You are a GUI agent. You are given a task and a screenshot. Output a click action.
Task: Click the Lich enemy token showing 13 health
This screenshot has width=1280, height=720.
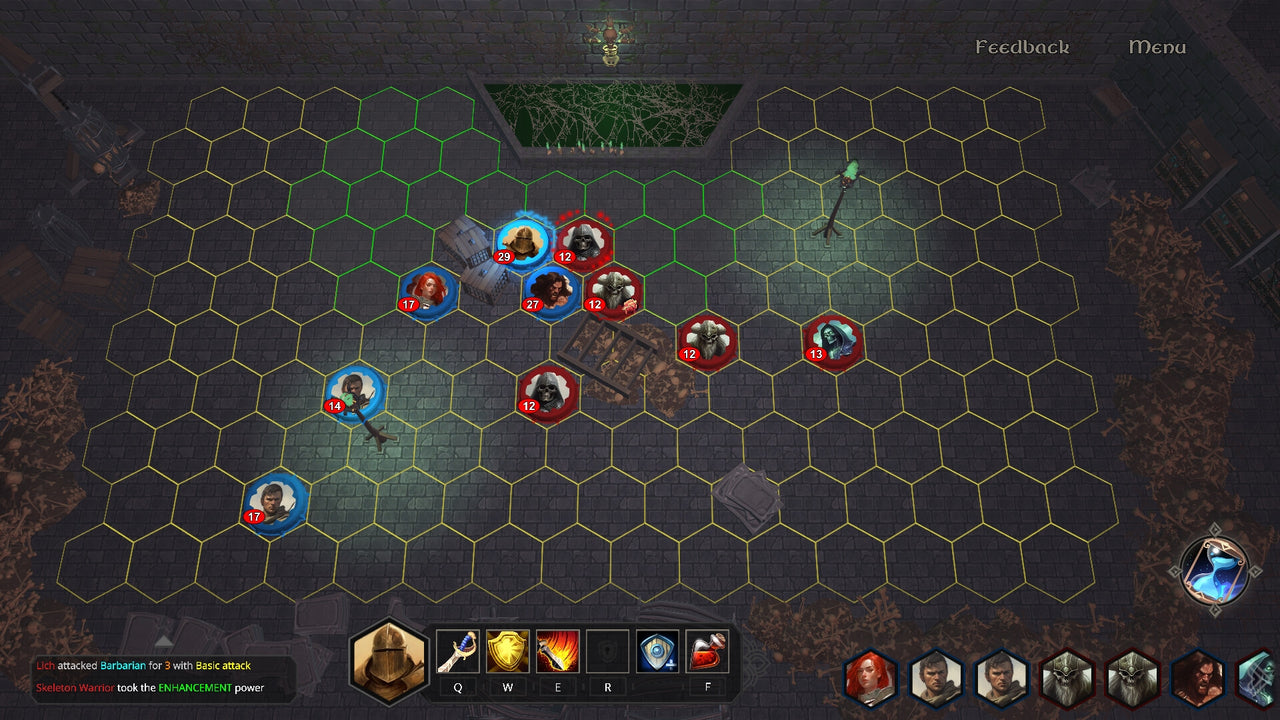coord(831,341)
